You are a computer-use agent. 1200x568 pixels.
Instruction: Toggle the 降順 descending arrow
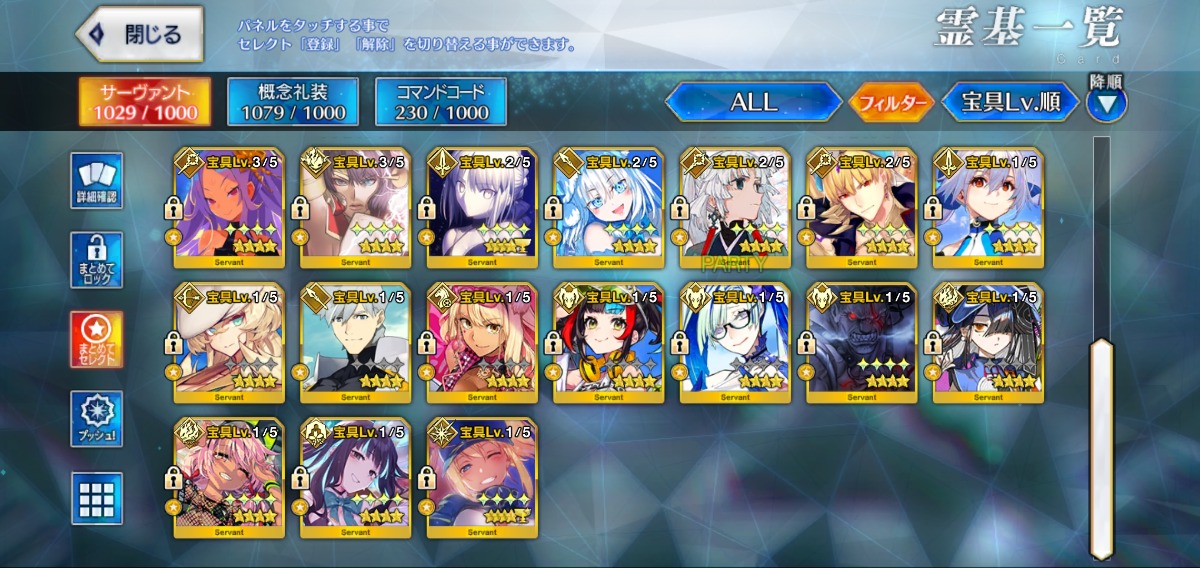pyautogui.click(x=1106, y=102)
